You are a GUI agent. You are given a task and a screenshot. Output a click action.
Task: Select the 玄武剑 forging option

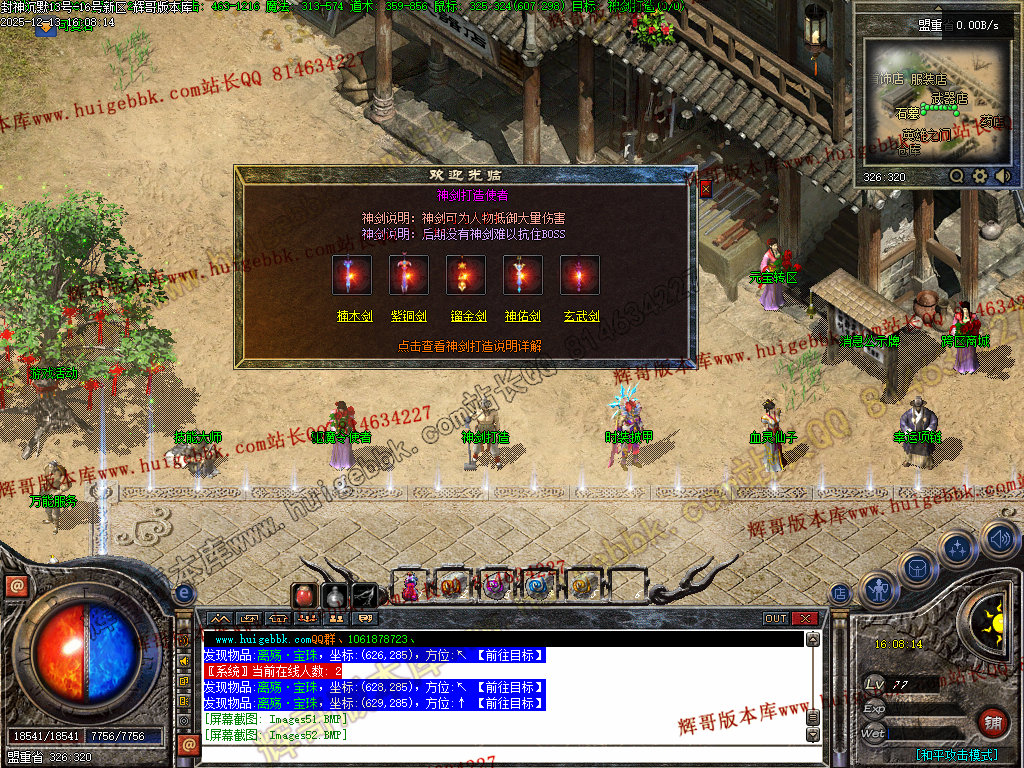tap(581, 316)
